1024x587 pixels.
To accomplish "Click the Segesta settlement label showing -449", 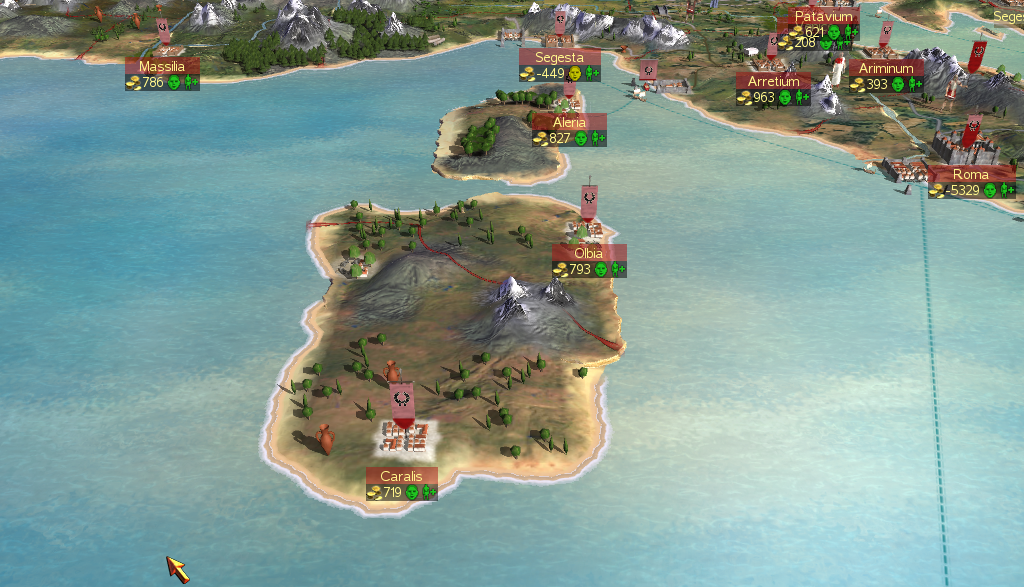I will (x=559, y=58).
